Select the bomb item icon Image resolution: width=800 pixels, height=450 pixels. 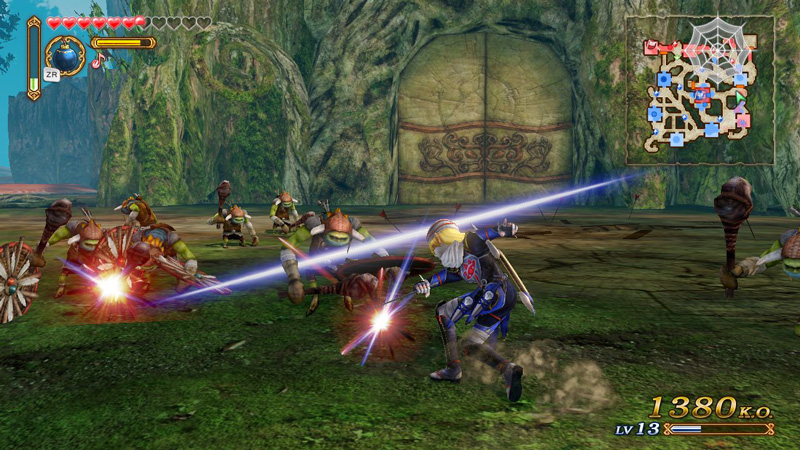[x=66, y=54]
